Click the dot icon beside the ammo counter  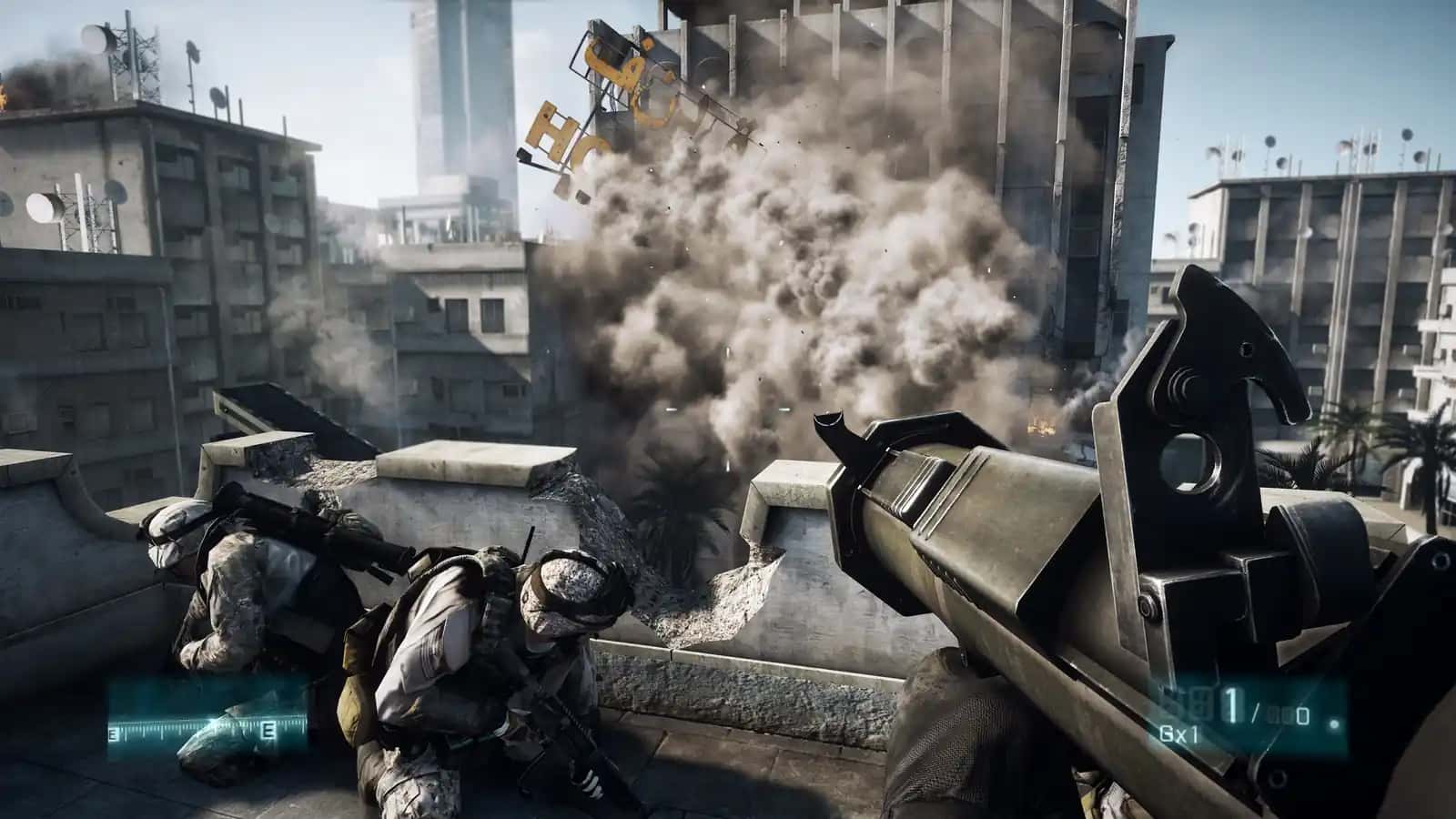(1332, 723)
